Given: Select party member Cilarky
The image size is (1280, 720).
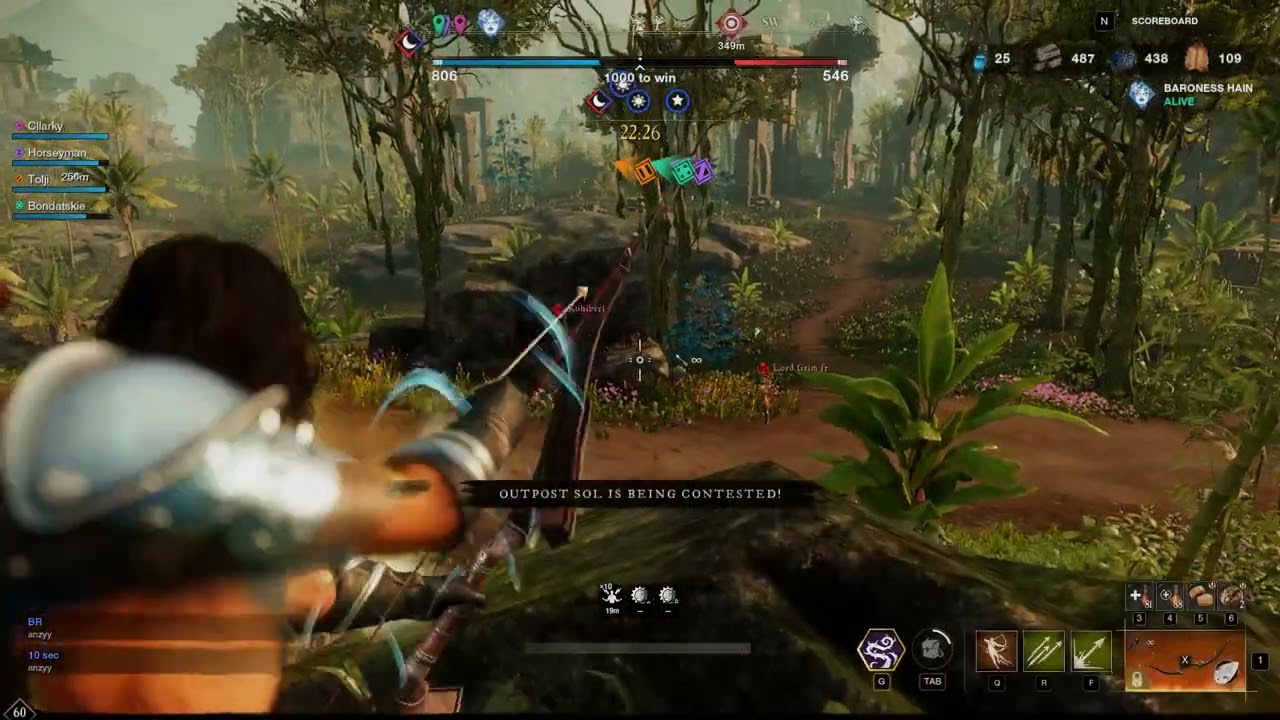Looking at the screenshot, I should (45, 126).
